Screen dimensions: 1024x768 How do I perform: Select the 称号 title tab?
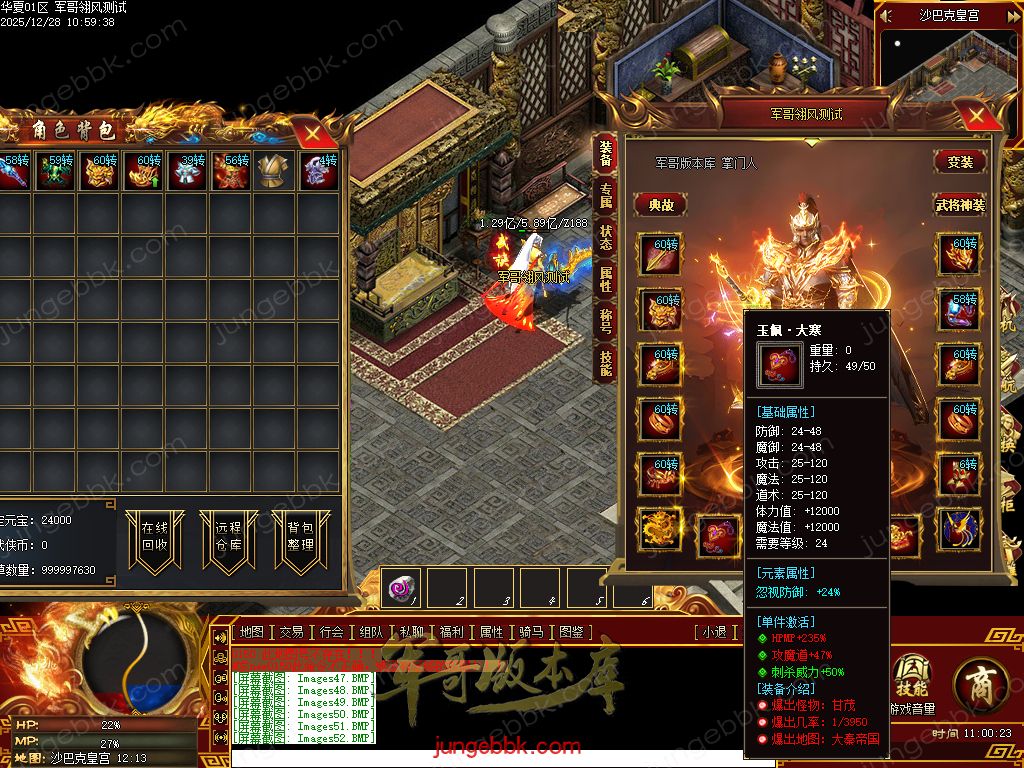(605, 321)
